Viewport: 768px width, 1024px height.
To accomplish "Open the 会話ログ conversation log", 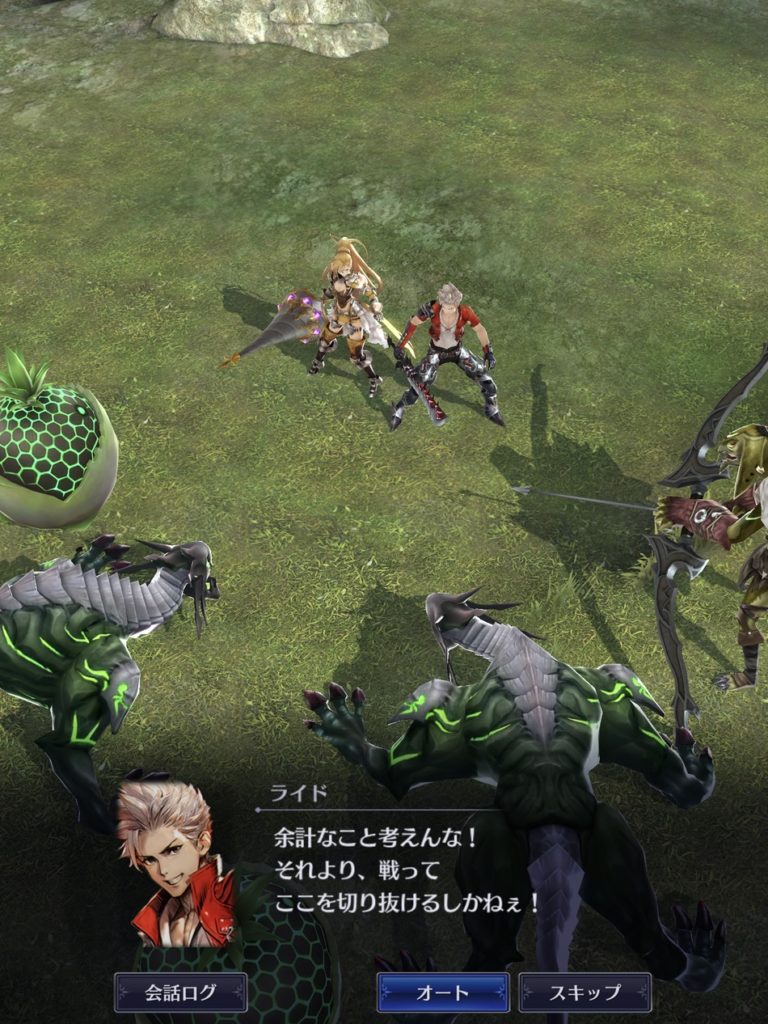I will (180, 992).
